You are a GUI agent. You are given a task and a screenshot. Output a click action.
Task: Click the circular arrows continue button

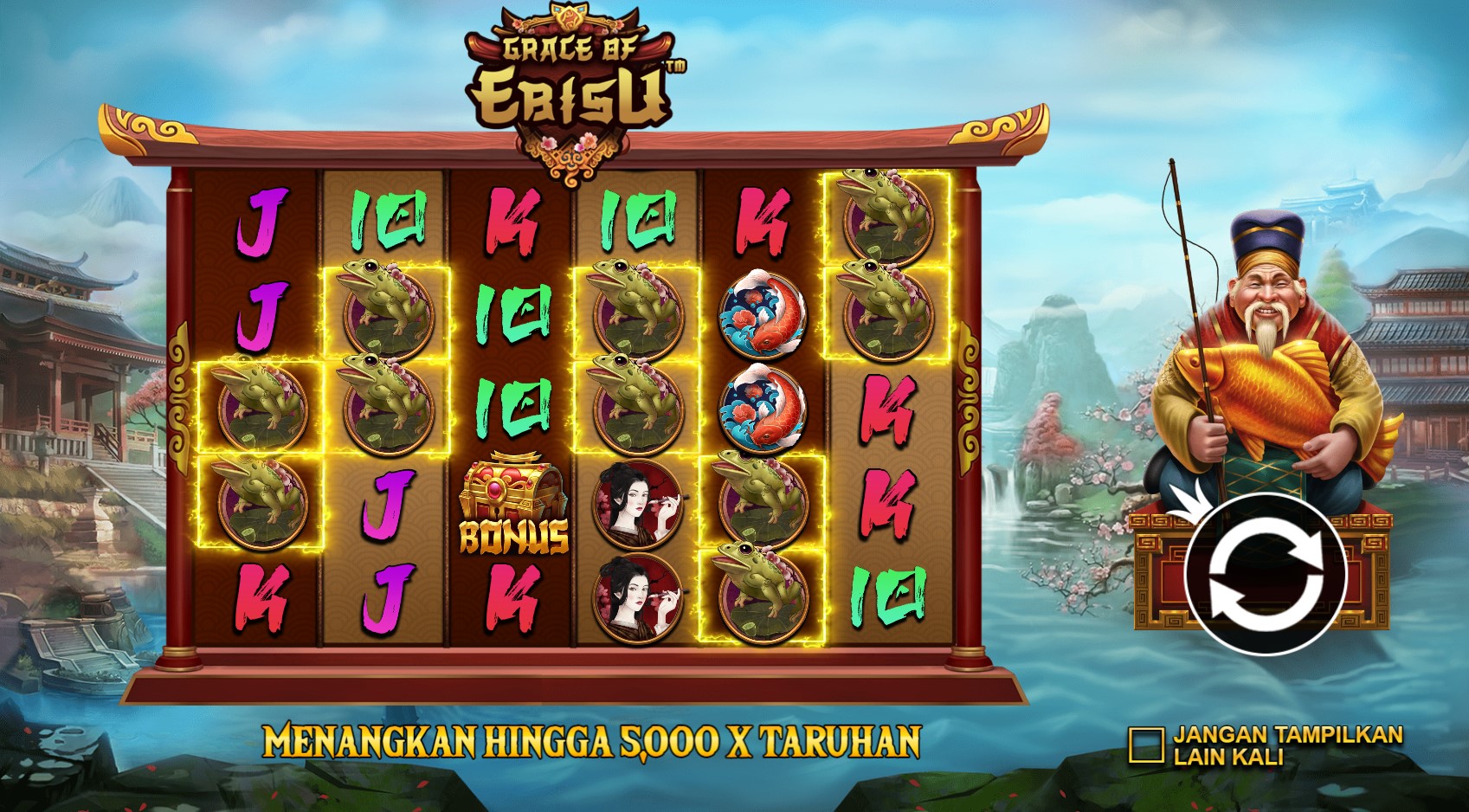coord(1265,573)
